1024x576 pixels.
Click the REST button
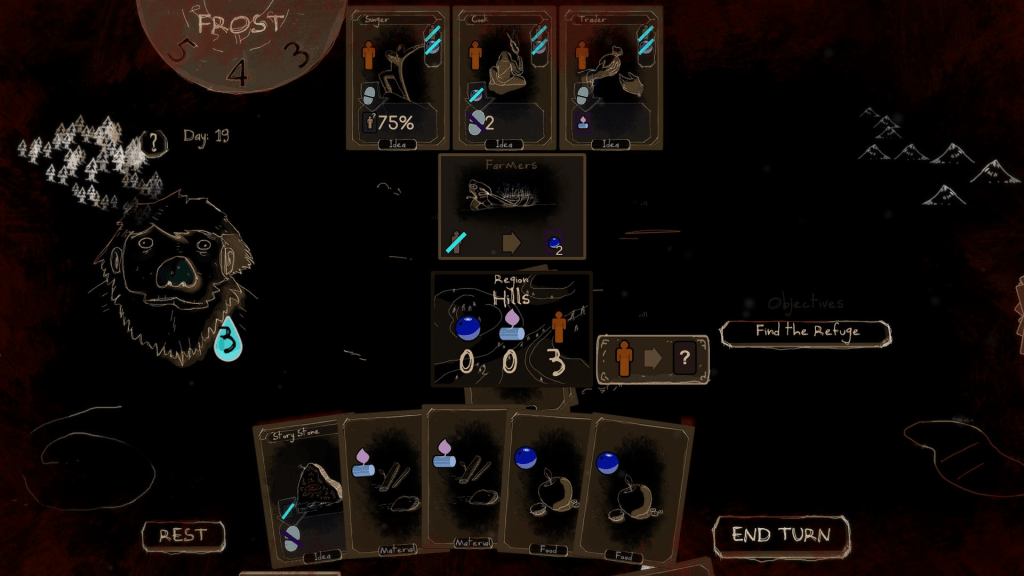[x=183, y=536]
